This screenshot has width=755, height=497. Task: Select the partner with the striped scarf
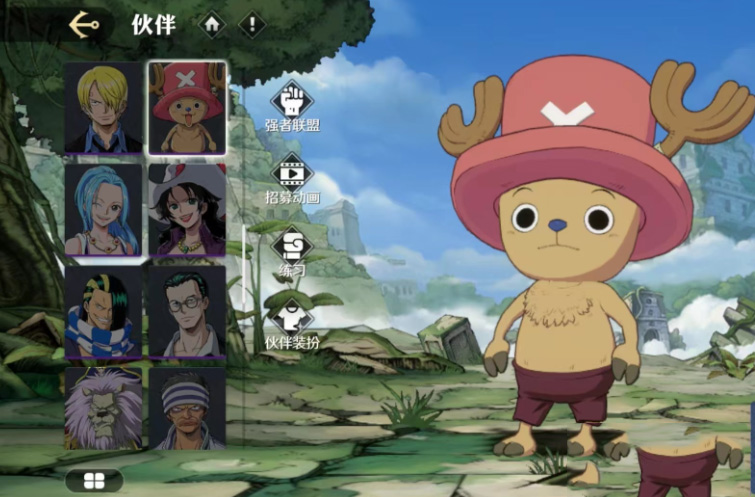click(x=104, y=311)
